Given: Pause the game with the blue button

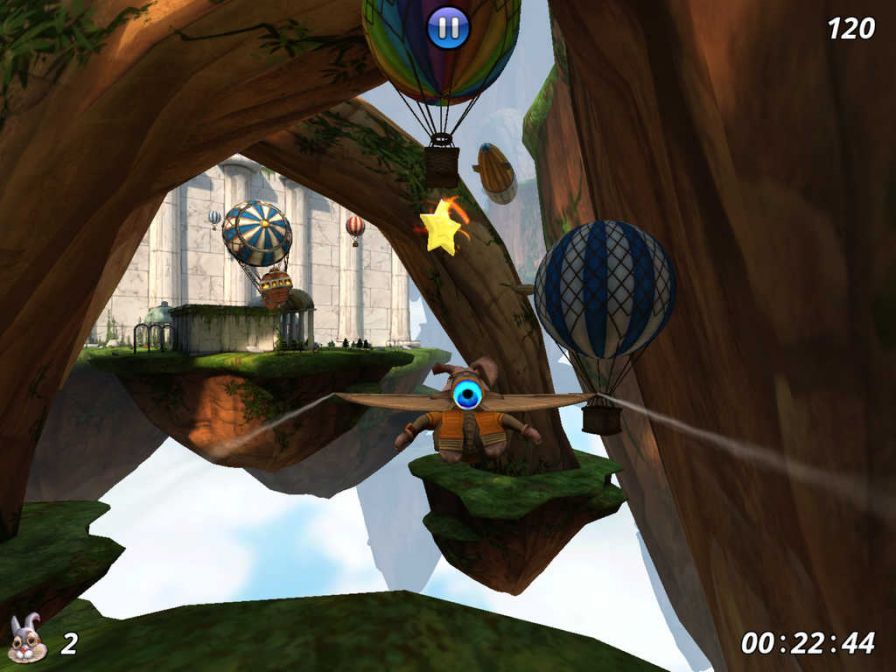Looking at the screenshot, I should pyautogui.click(x=447, y=28).
